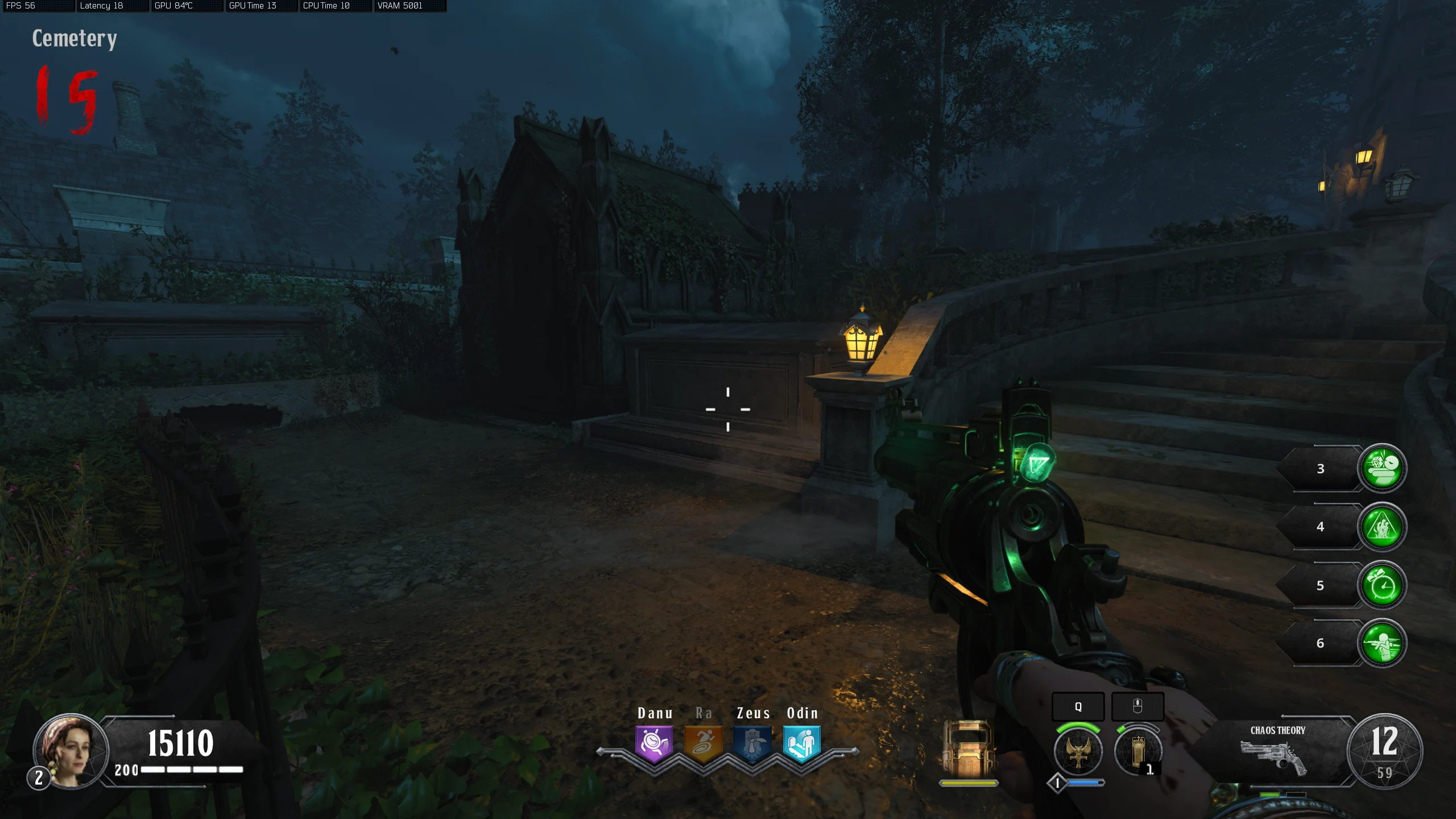Select the Danu perk icon
Viewport: 1456px width, 819px height.
coord(654,743)
